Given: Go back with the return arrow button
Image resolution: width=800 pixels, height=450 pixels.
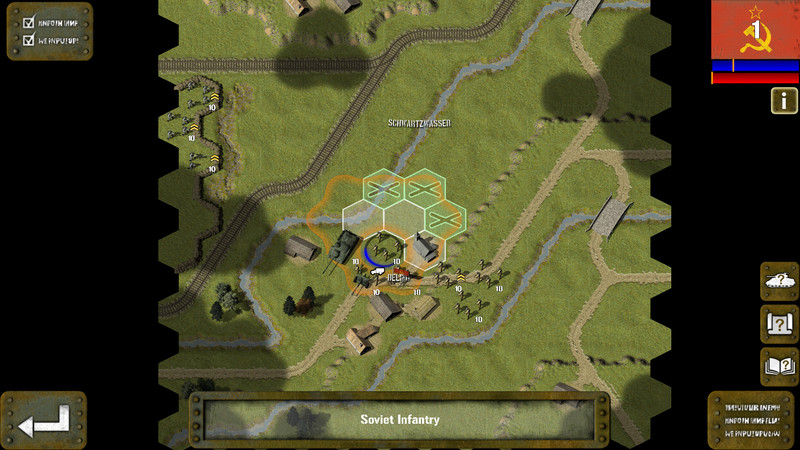Looking at the screenshot, I should pyautogui.click(x=43, y=419).
